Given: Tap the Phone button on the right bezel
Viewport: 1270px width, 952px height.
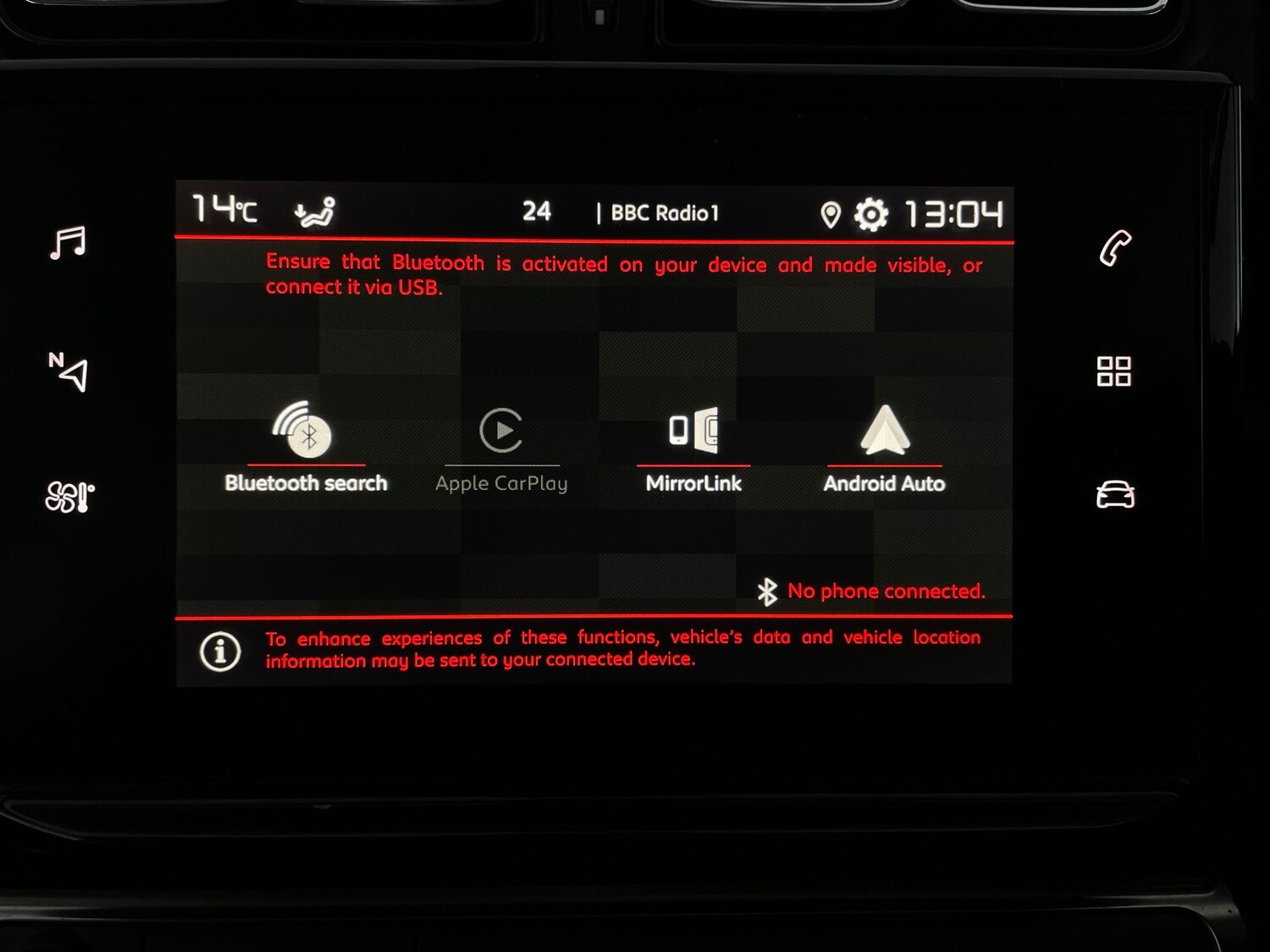Looking at the screenshot, I should [x=1116, y=248].
